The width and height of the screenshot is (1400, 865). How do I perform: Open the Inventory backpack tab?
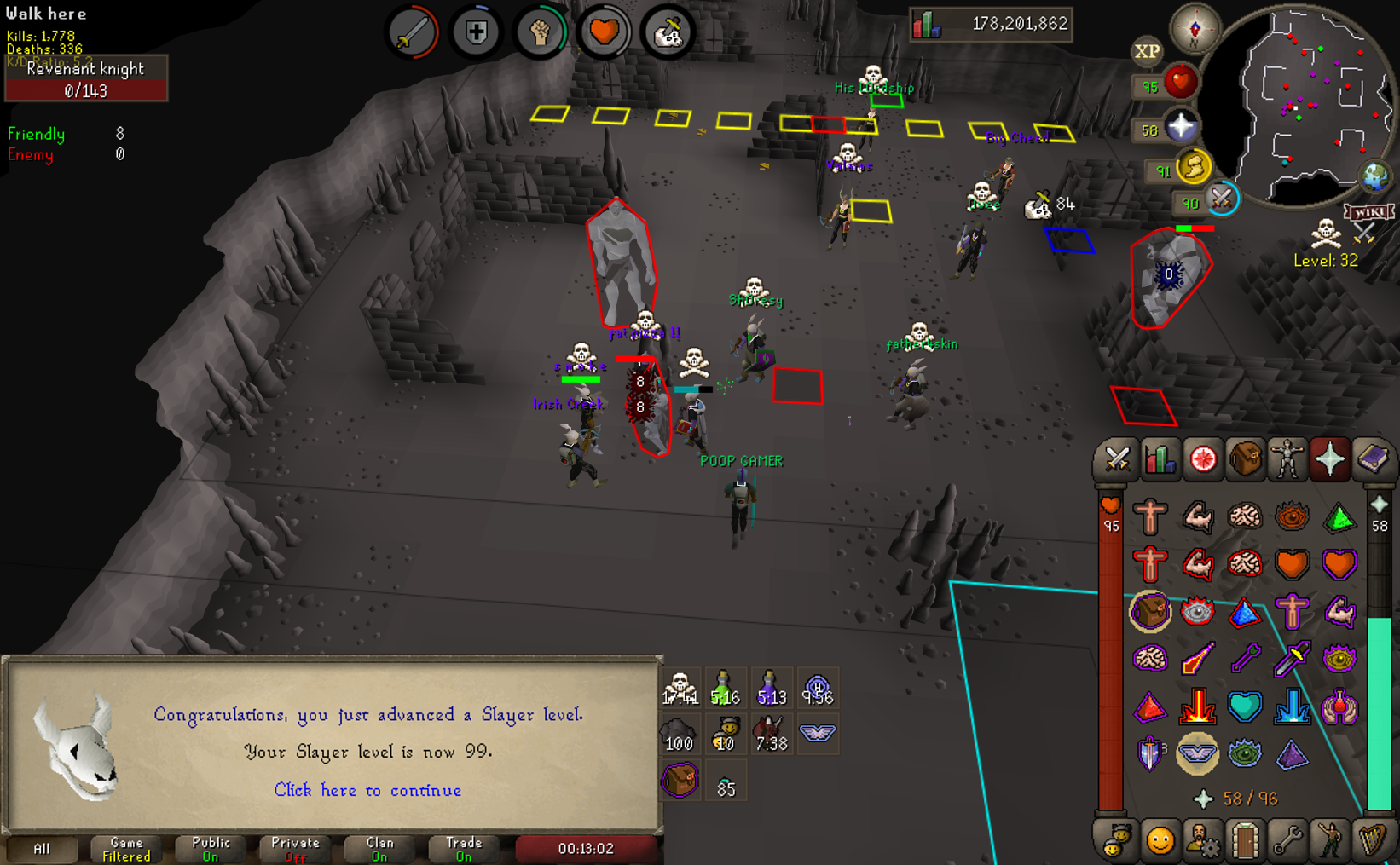(1245, 459)
